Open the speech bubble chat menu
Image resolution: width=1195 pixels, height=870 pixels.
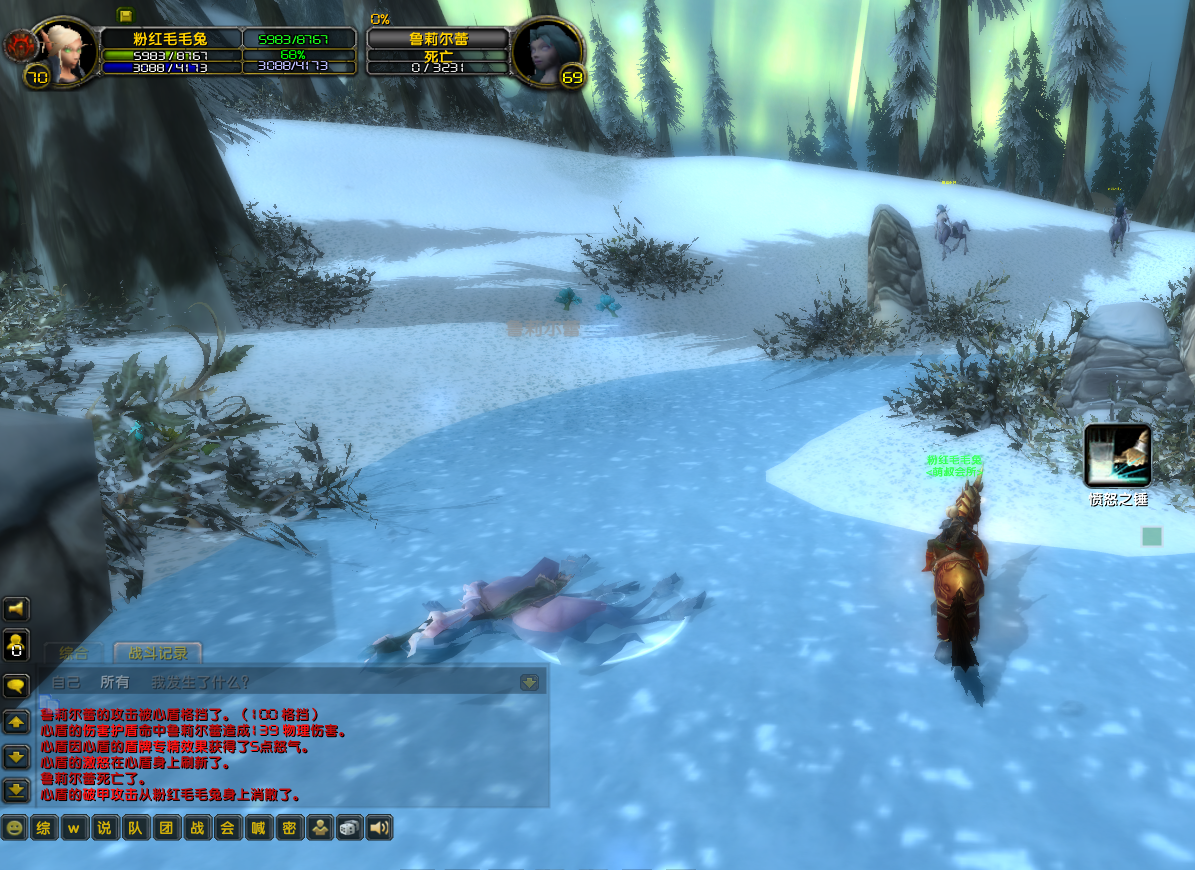(16, 686)
